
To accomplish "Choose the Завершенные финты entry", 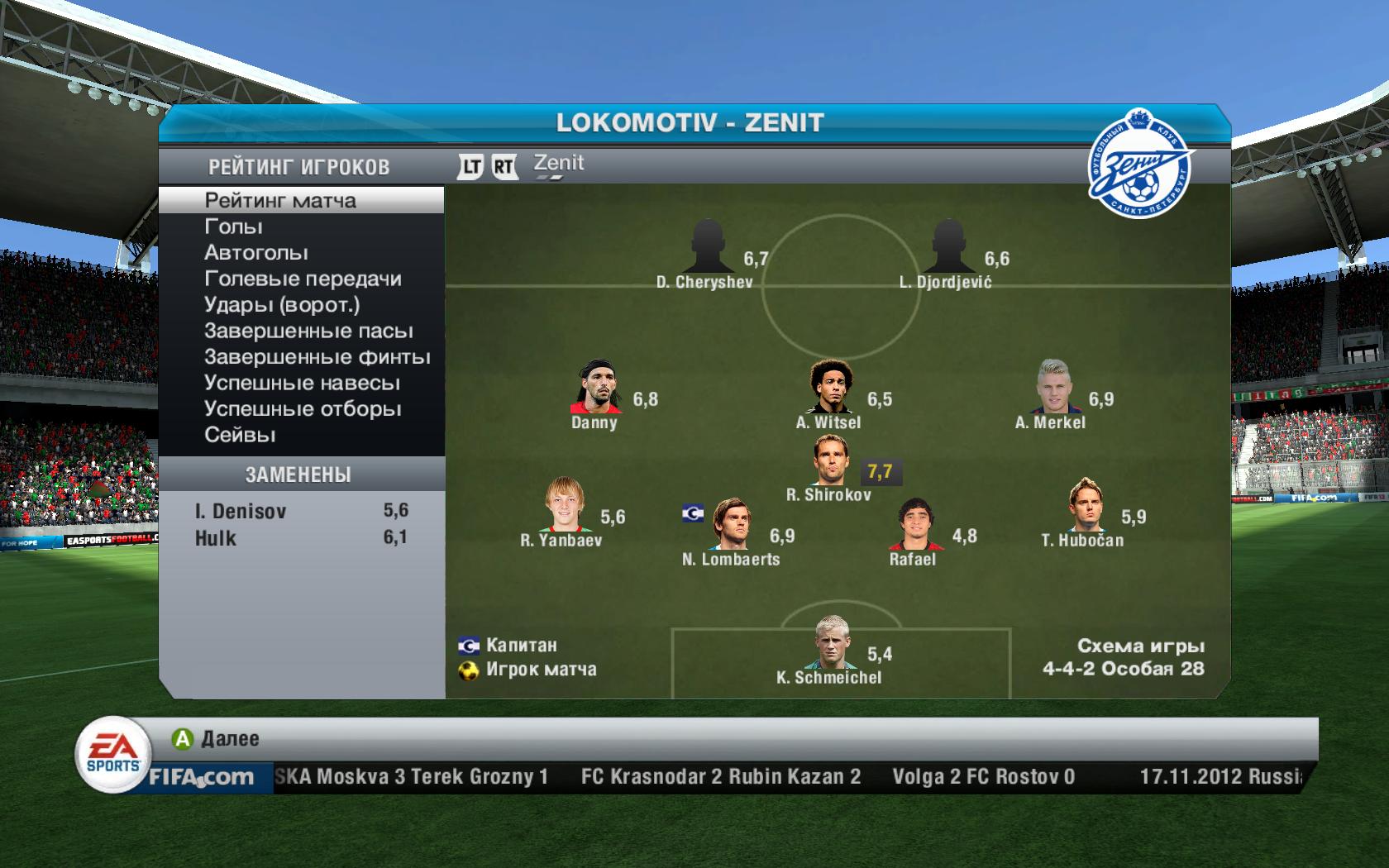I will tap(317, 357).
